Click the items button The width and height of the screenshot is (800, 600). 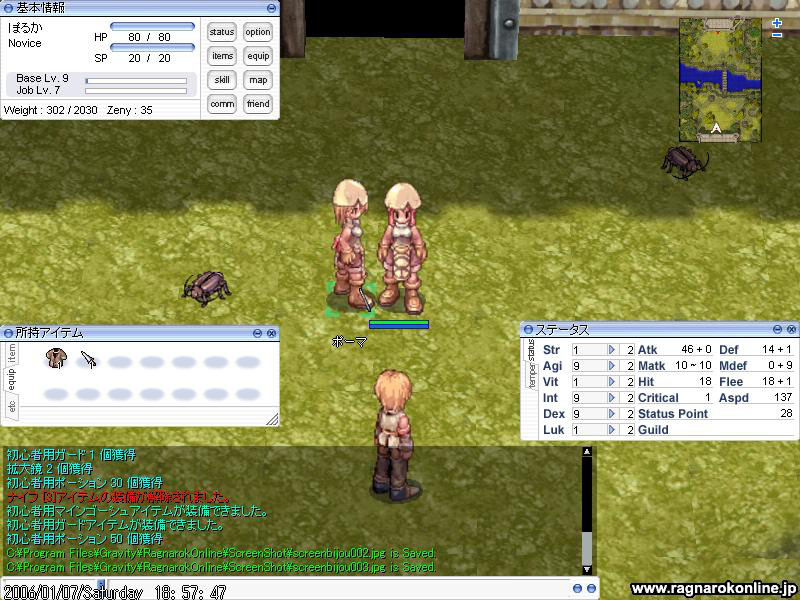tap(222, 56)
